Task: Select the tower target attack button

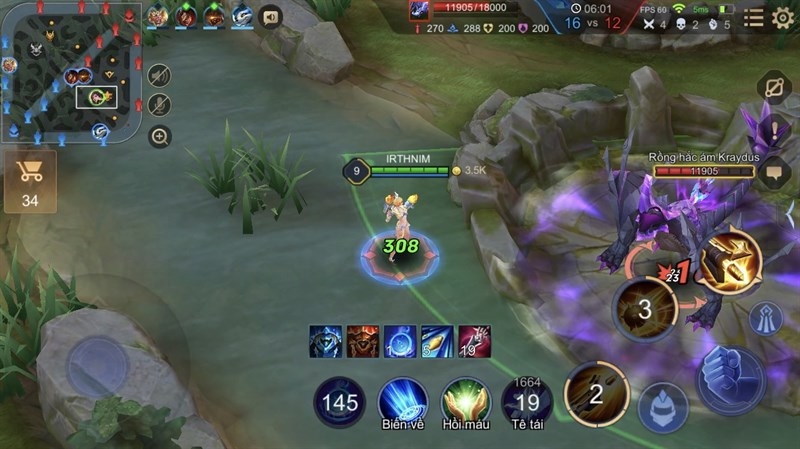Action: pos(767,318)
